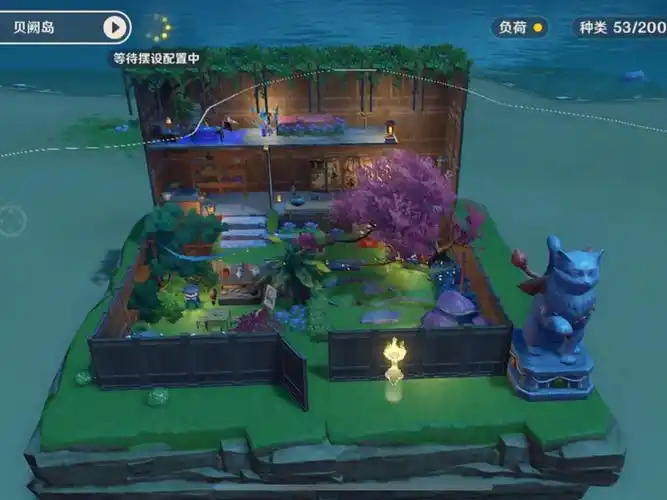This screenshot has width=667, height=500.
Task: Open the 负荷 load indicator
Action: [521, 27]
